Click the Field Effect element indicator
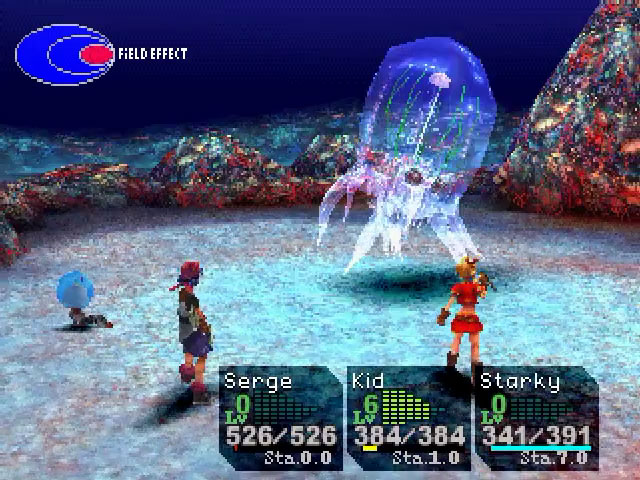This screenshot has height=480, width=640. 67,54
